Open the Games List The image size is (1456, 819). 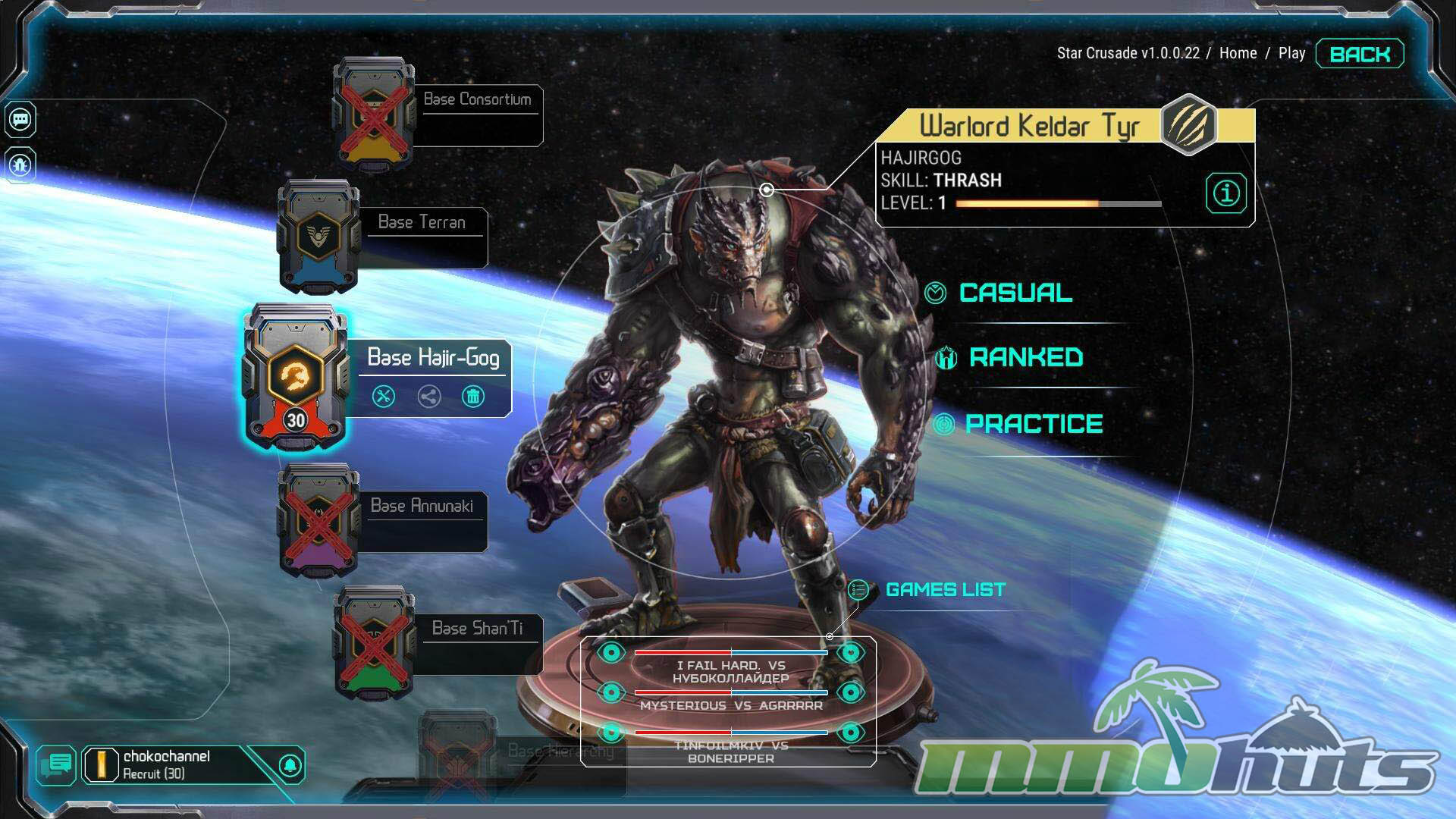(x=945, y=589)
